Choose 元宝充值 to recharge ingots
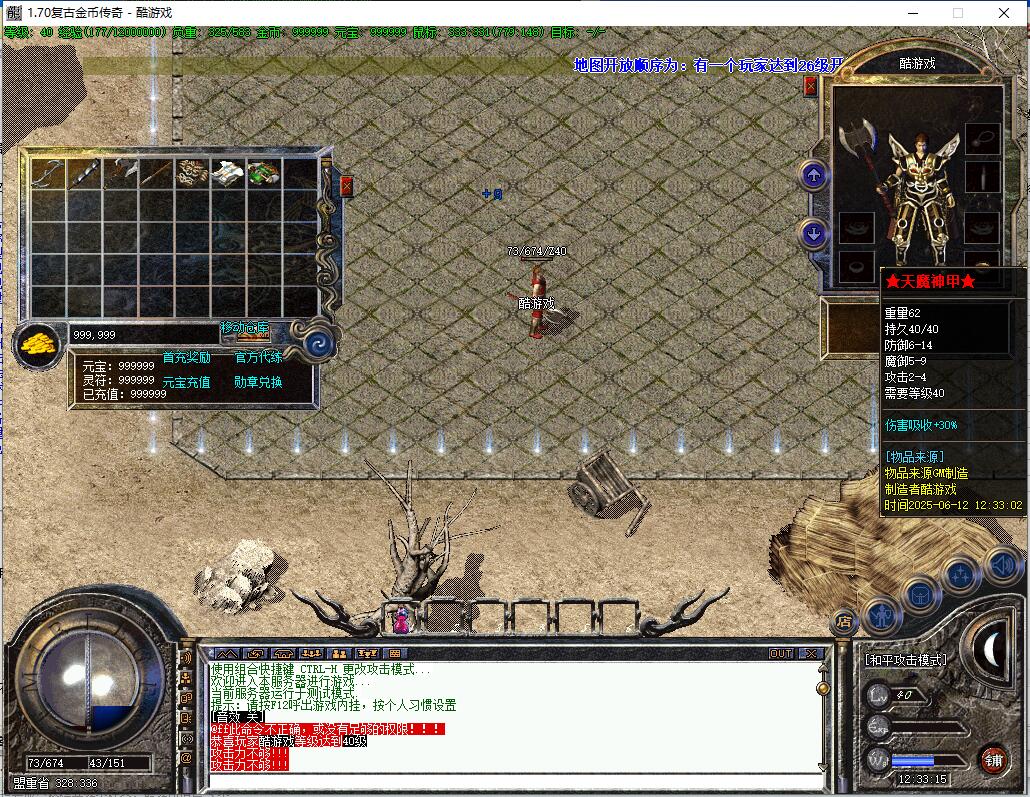The width and height of the screenshot is (1030, 797). [x=186, y=382]
